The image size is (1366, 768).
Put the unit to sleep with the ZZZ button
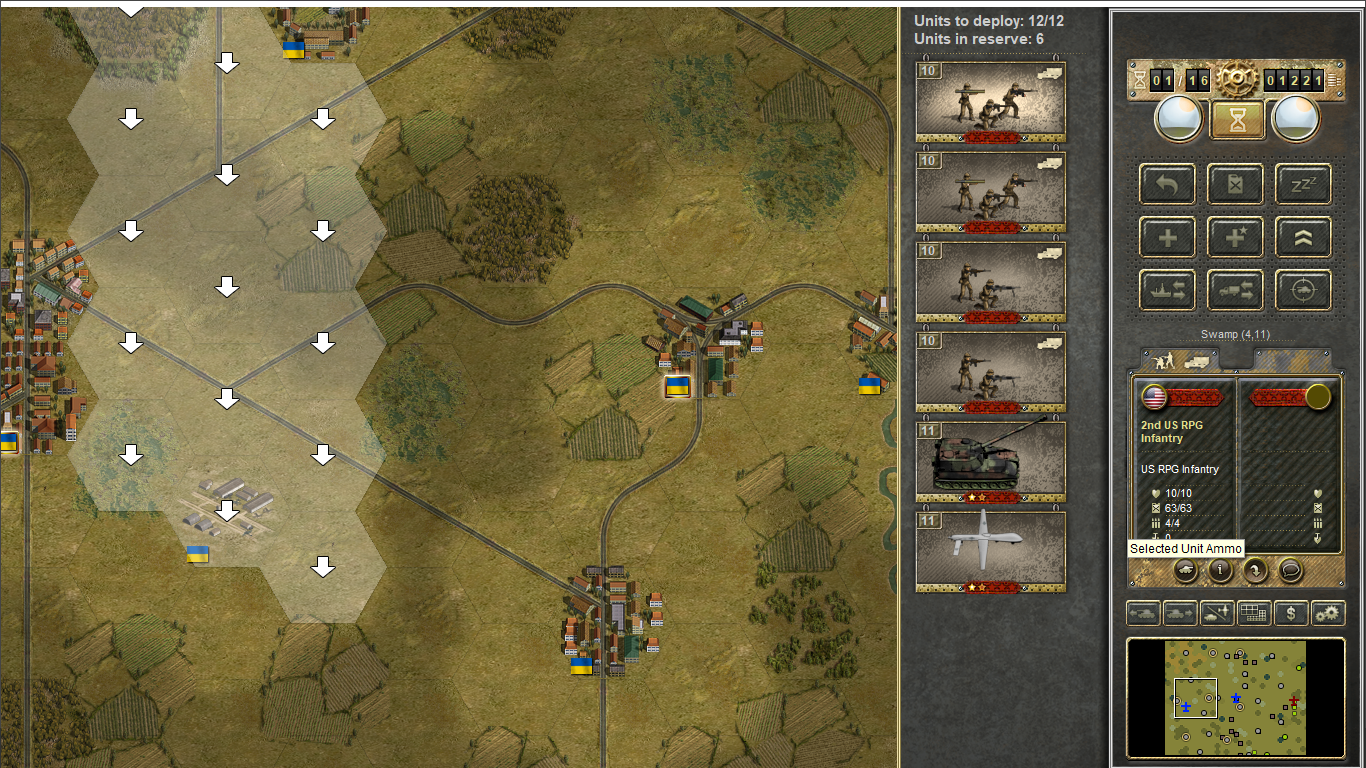pyautogui.click(x=1303, y=184)
